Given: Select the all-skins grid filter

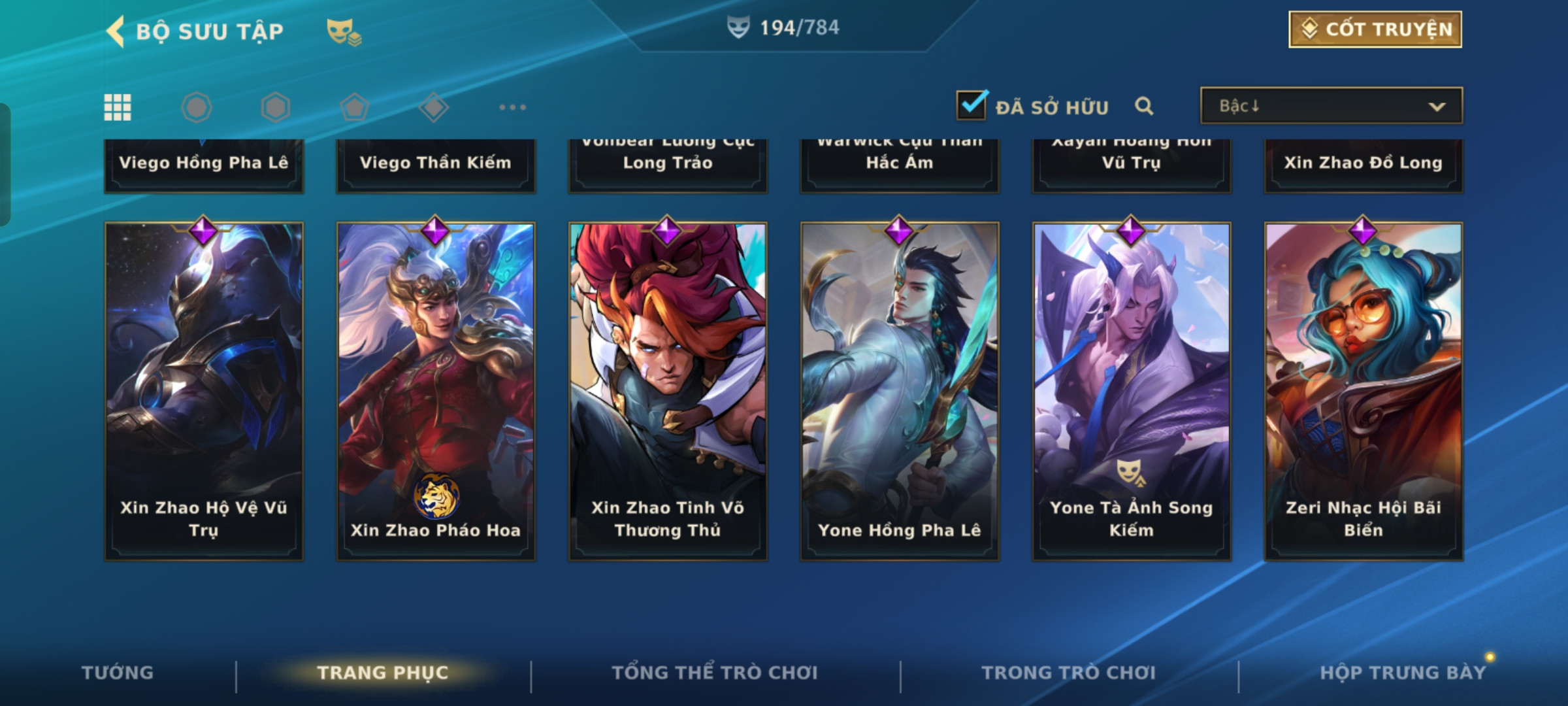Looking at the screenshot, I should tap(118, 107).
